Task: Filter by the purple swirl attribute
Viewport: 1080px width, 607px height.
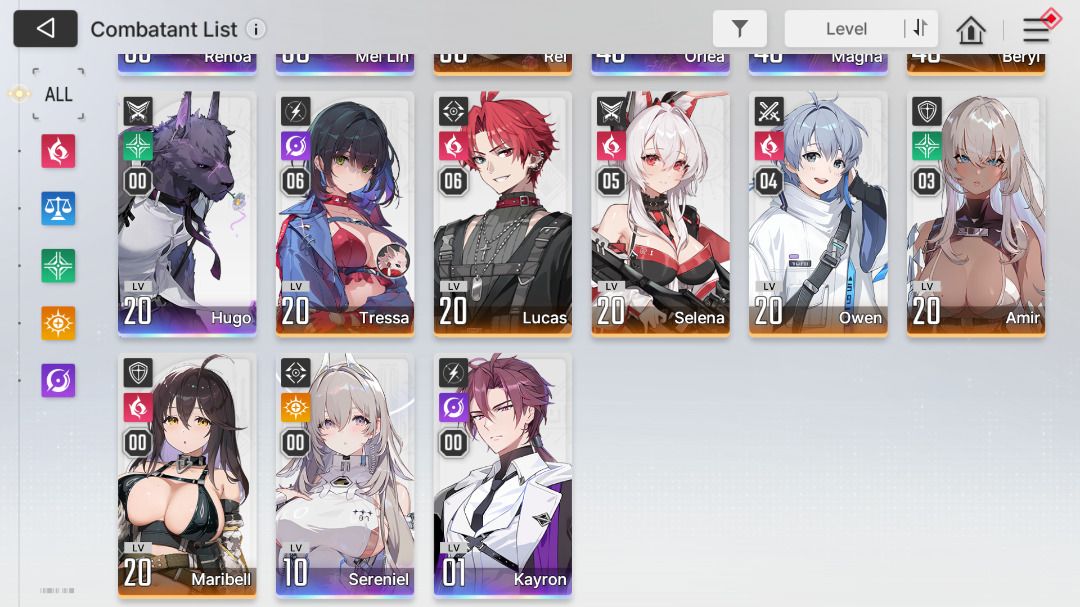Action: coord(58,380)
